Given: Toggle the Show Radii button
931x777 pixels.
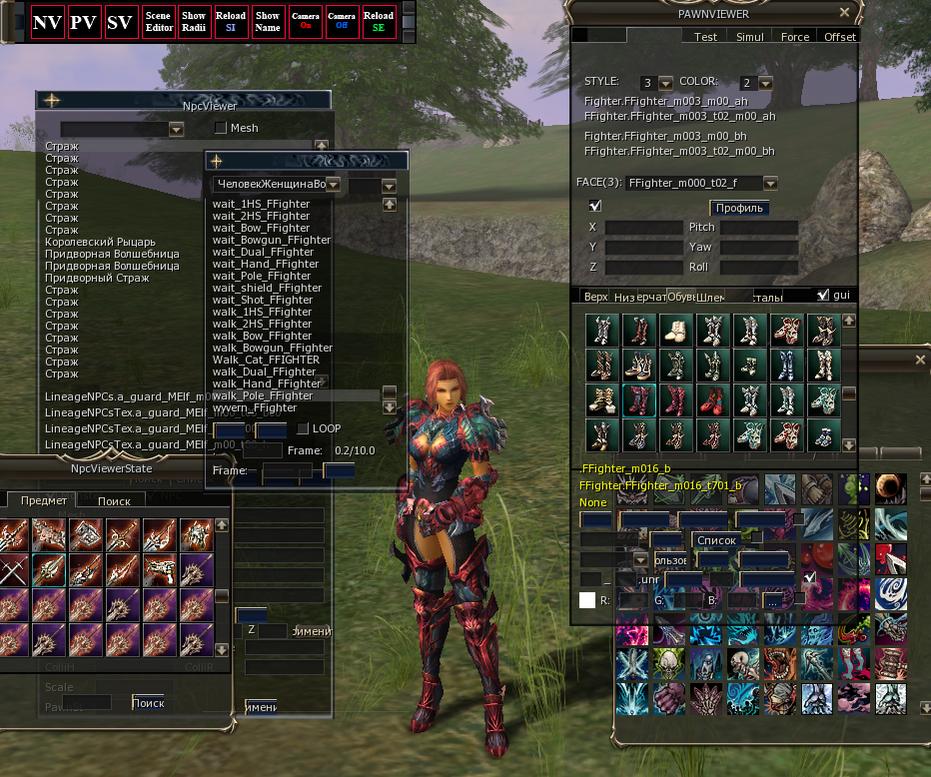Looking at the screenshot, I should point(194,22).
